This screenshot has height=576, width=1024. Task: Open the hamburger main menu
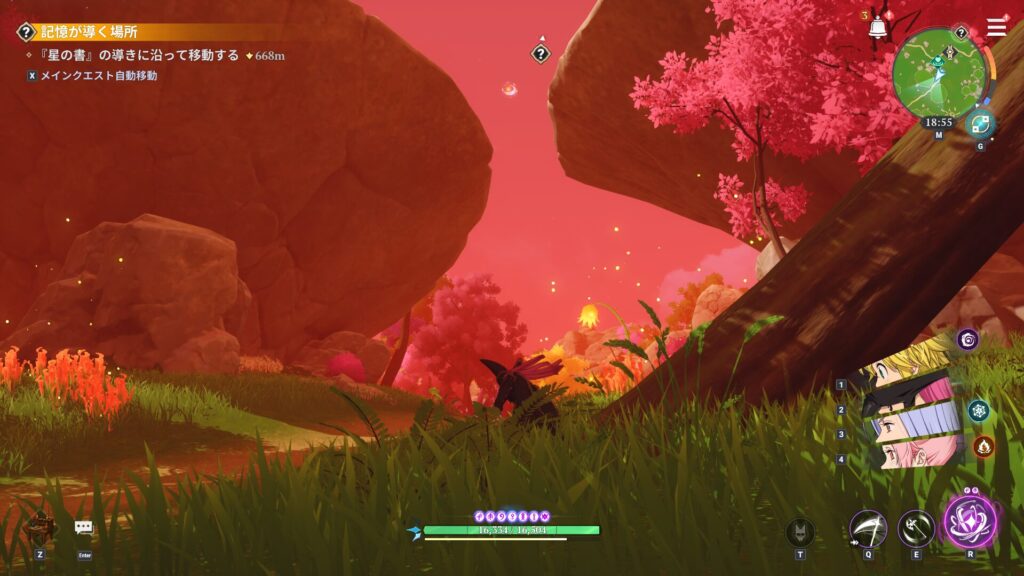[x=996, y=27]
